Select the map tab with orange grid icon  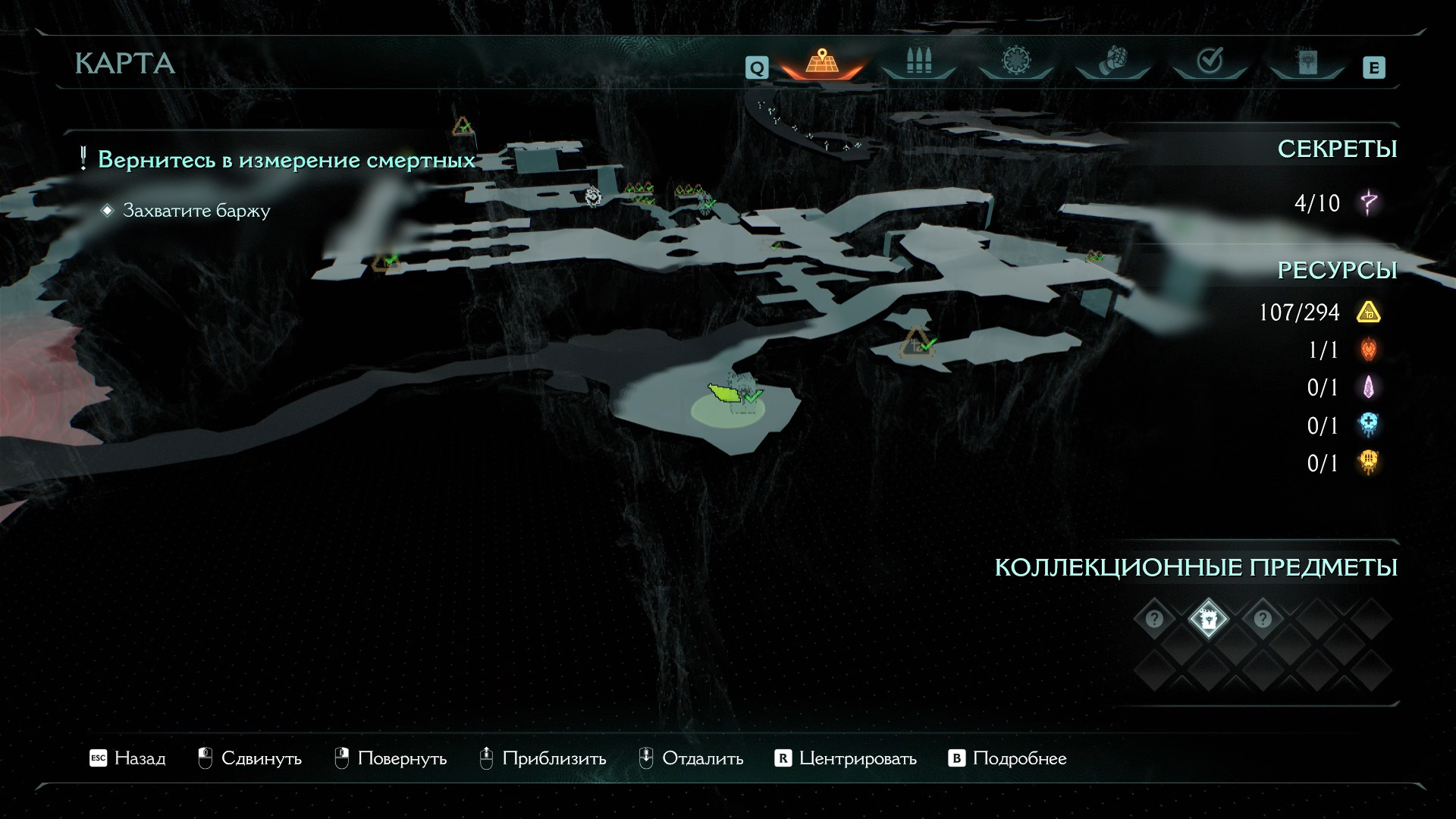pyautogui.click(x=821, y=62)
